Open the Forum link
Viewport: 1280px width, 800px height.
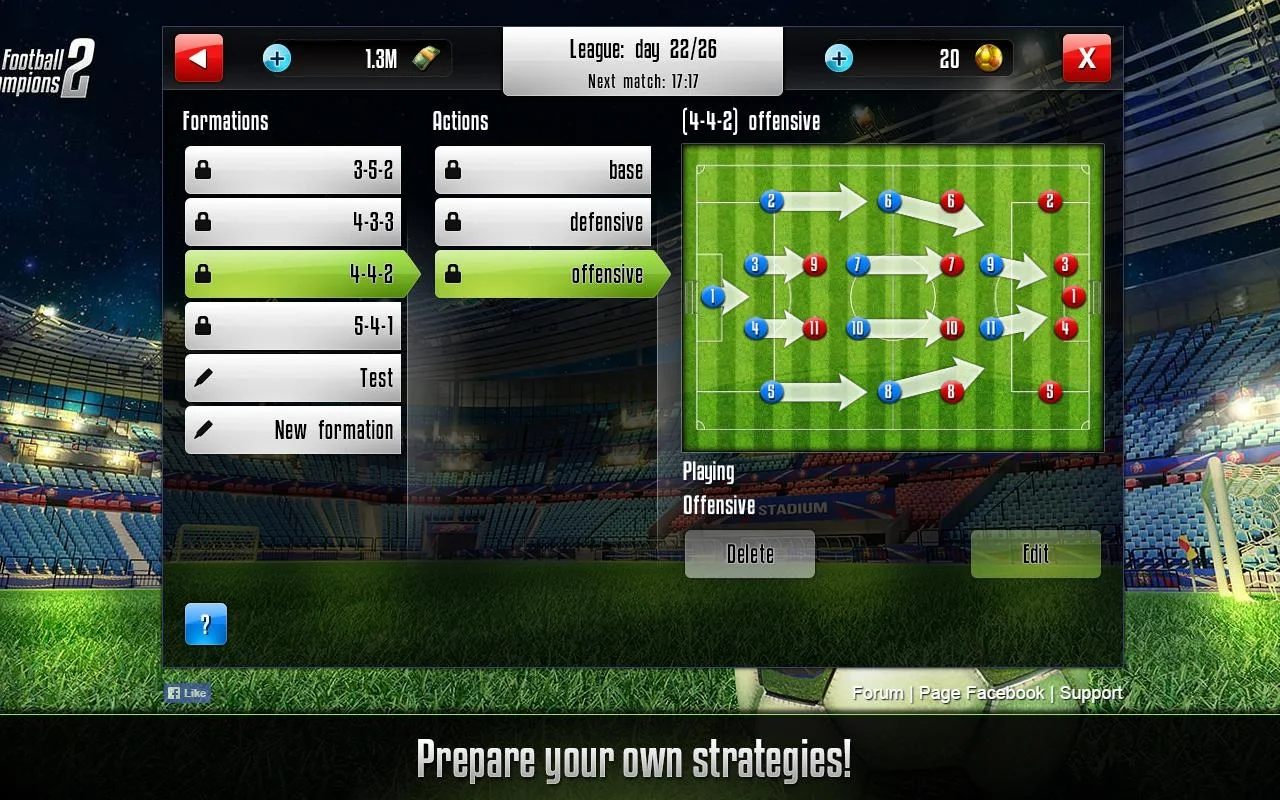(x=878, y=693)
